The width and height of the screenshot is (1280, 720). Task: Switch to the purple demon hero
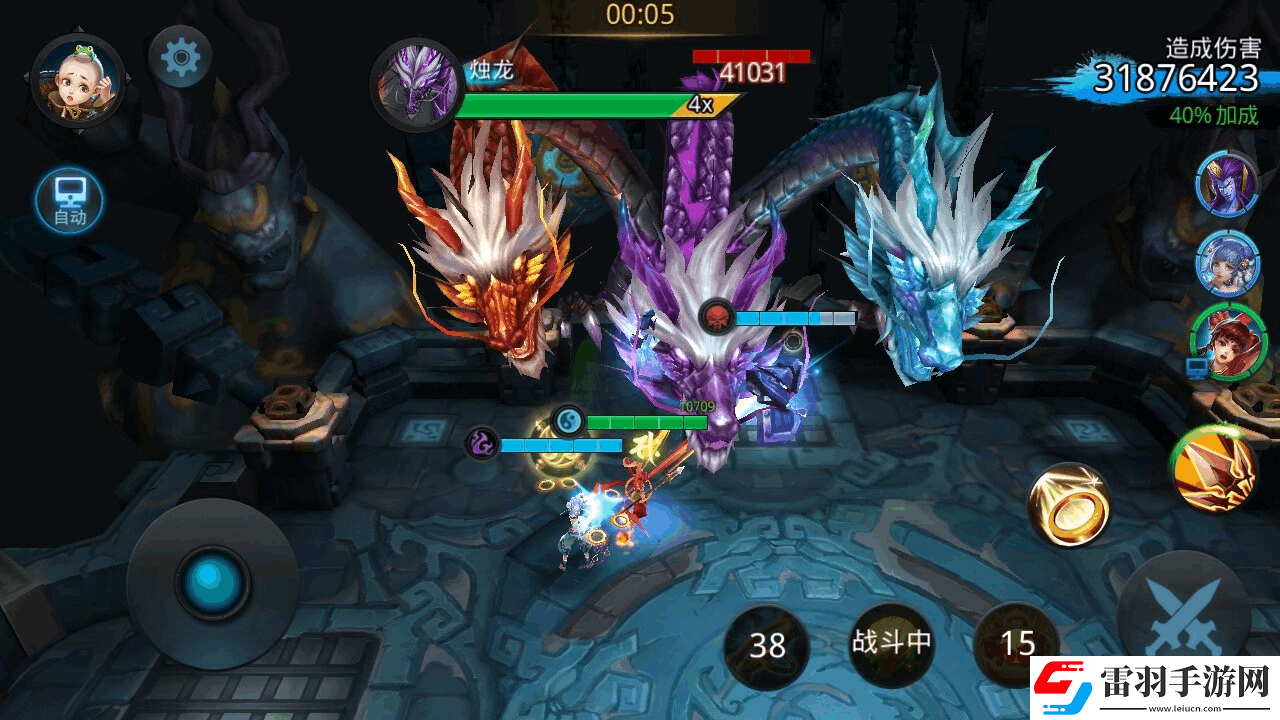[x=1227, y=184]
